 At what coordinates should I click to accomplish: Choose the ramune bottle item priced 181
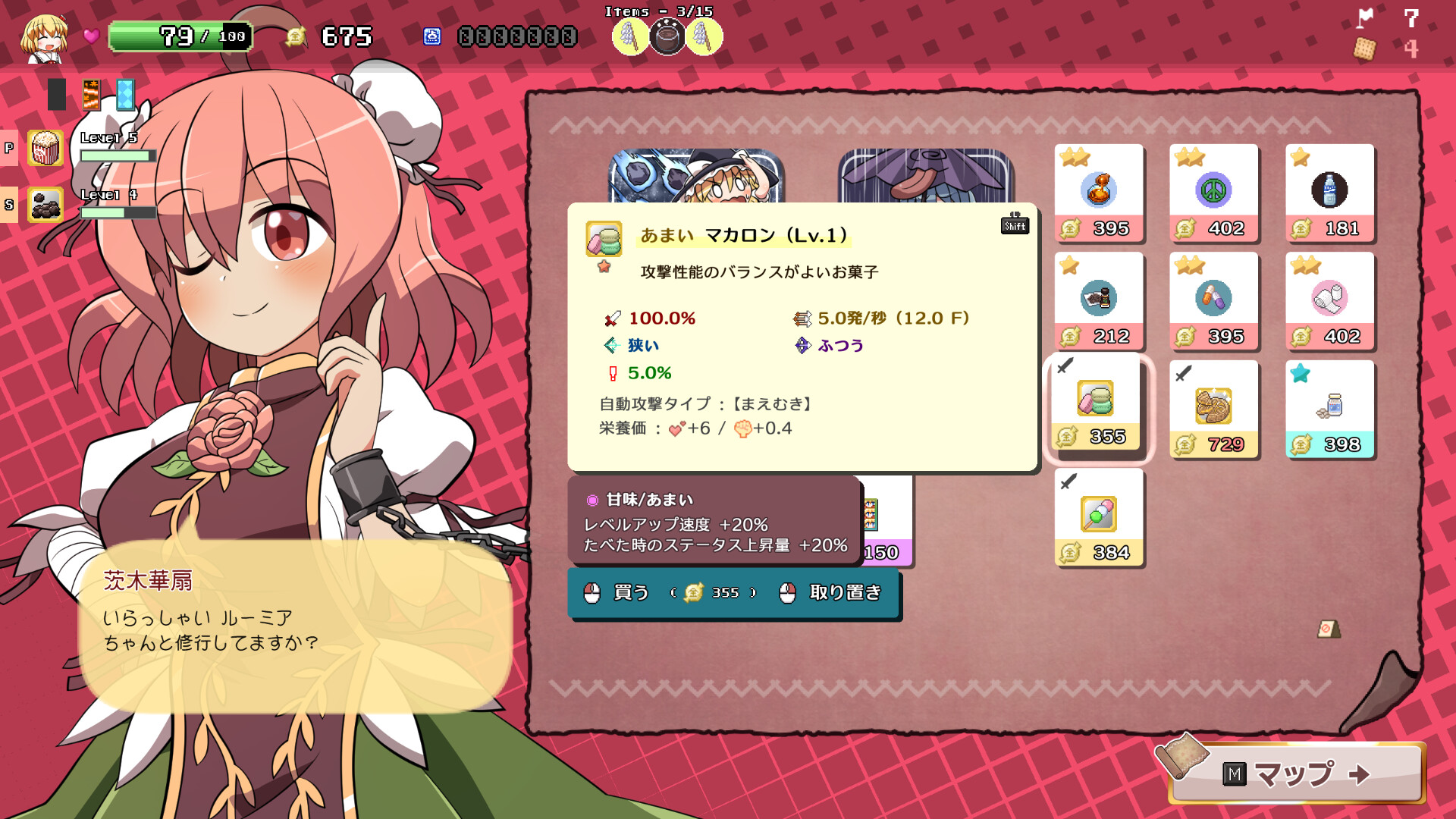tap(1329, 193)
